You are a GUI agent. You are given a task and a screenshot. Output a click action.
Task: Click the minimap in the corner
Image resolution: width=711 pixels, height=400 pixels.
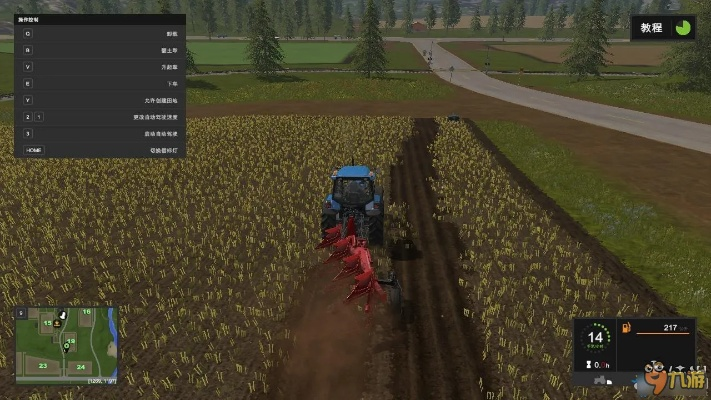click(66, 345)
